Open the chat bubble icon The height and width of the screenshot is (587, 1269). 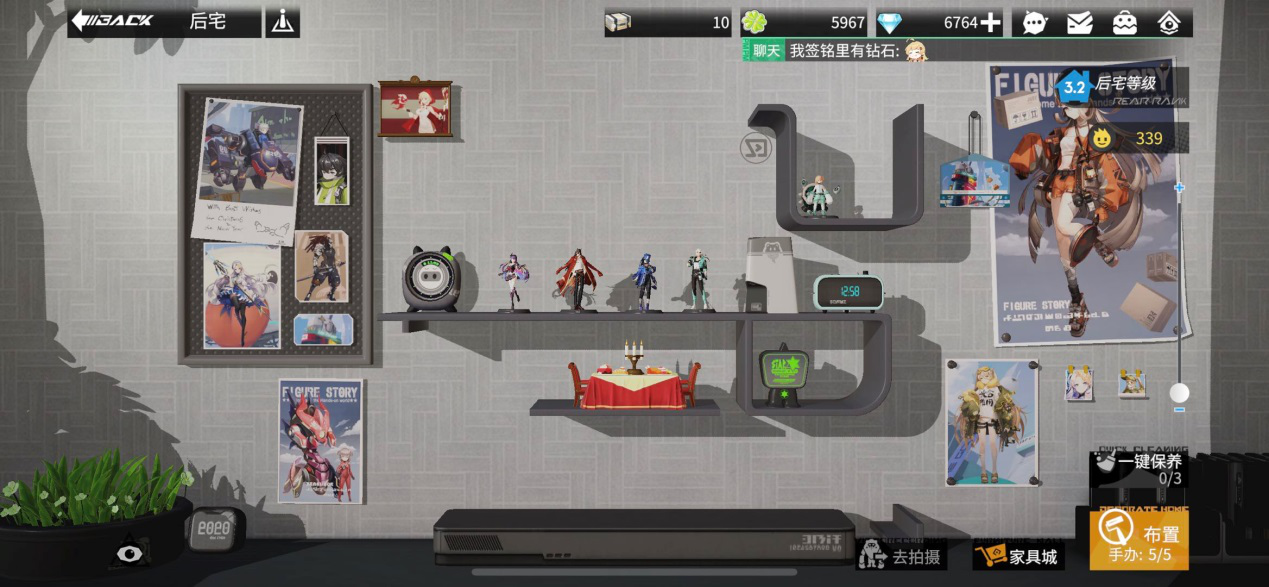point(1035,22)
